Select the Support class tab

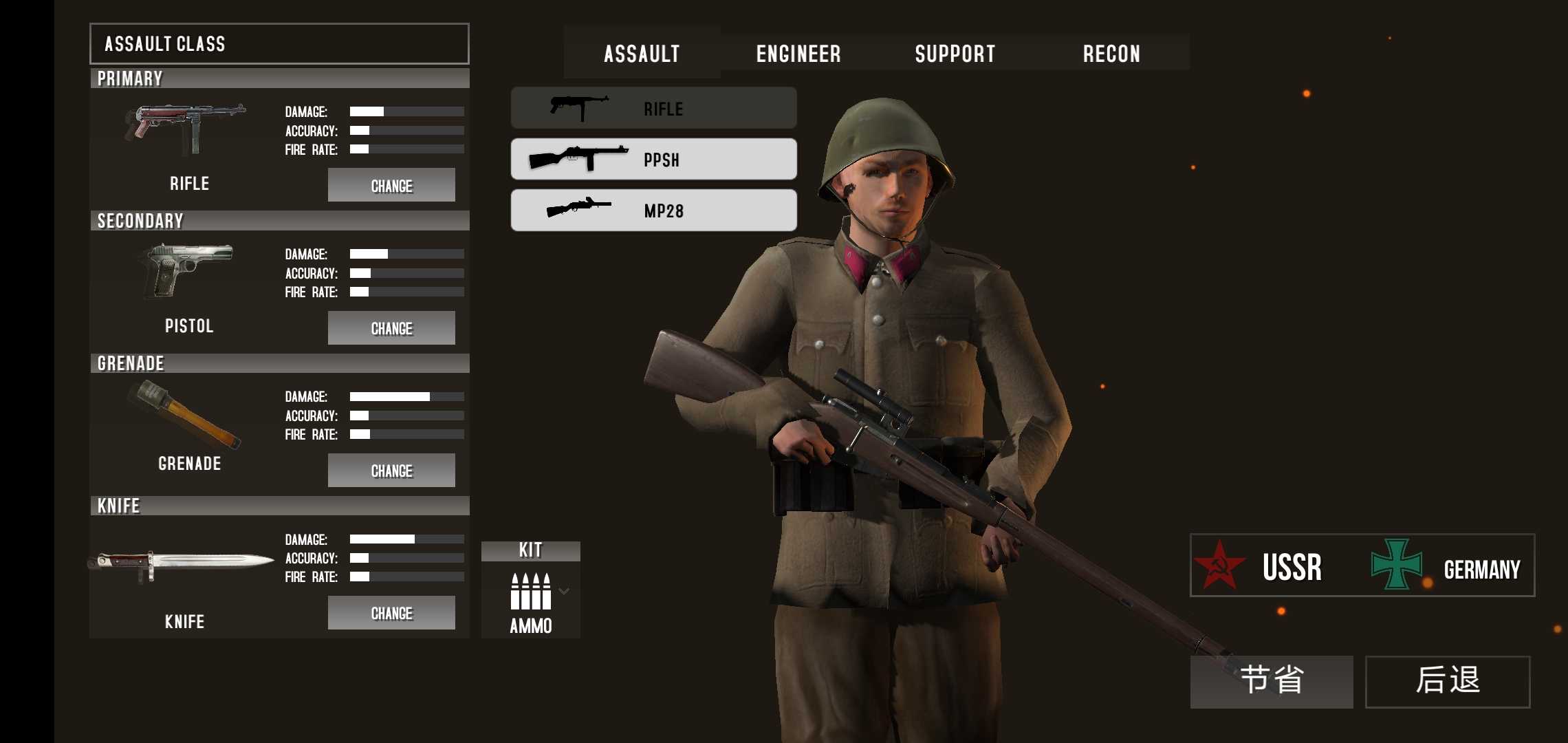point(955,54)
